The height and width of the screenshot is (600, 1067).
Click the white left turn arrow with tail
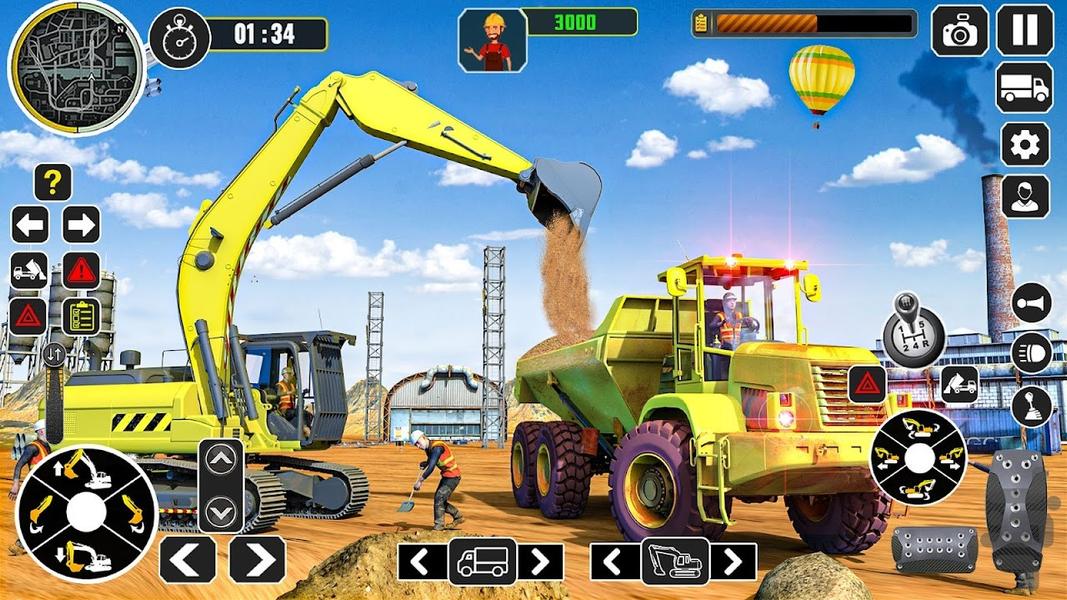(x=30, y=224)
